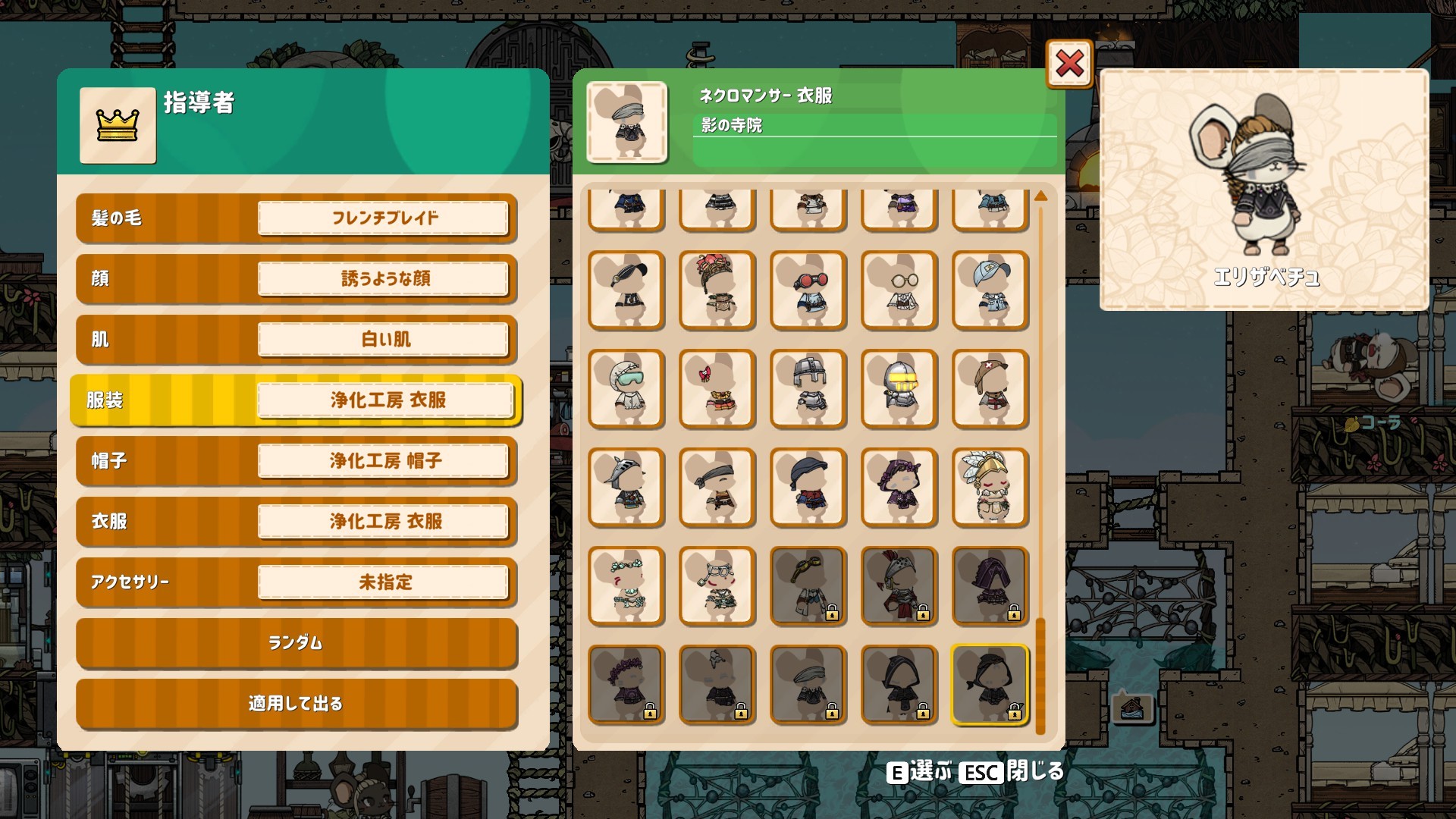This screenshot has width=1456, height=819.
Task: Choose the golden feathered headdress outfit
Action: (x=990, y=488)
